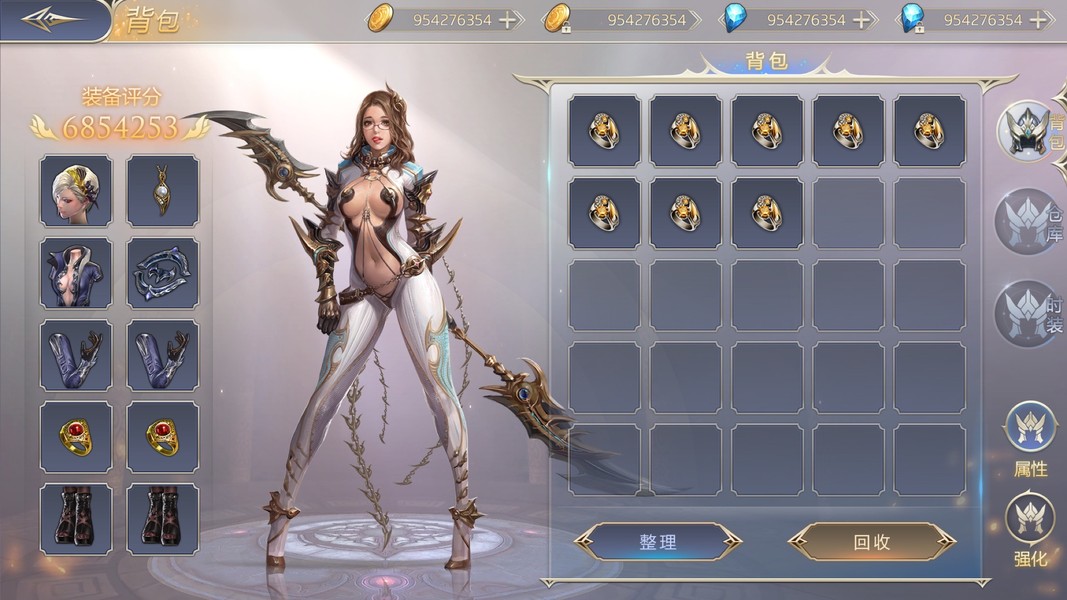Select the equipped silver belt slot
Viewport: 1067px width, 600px height.
(x=163, y=272)
